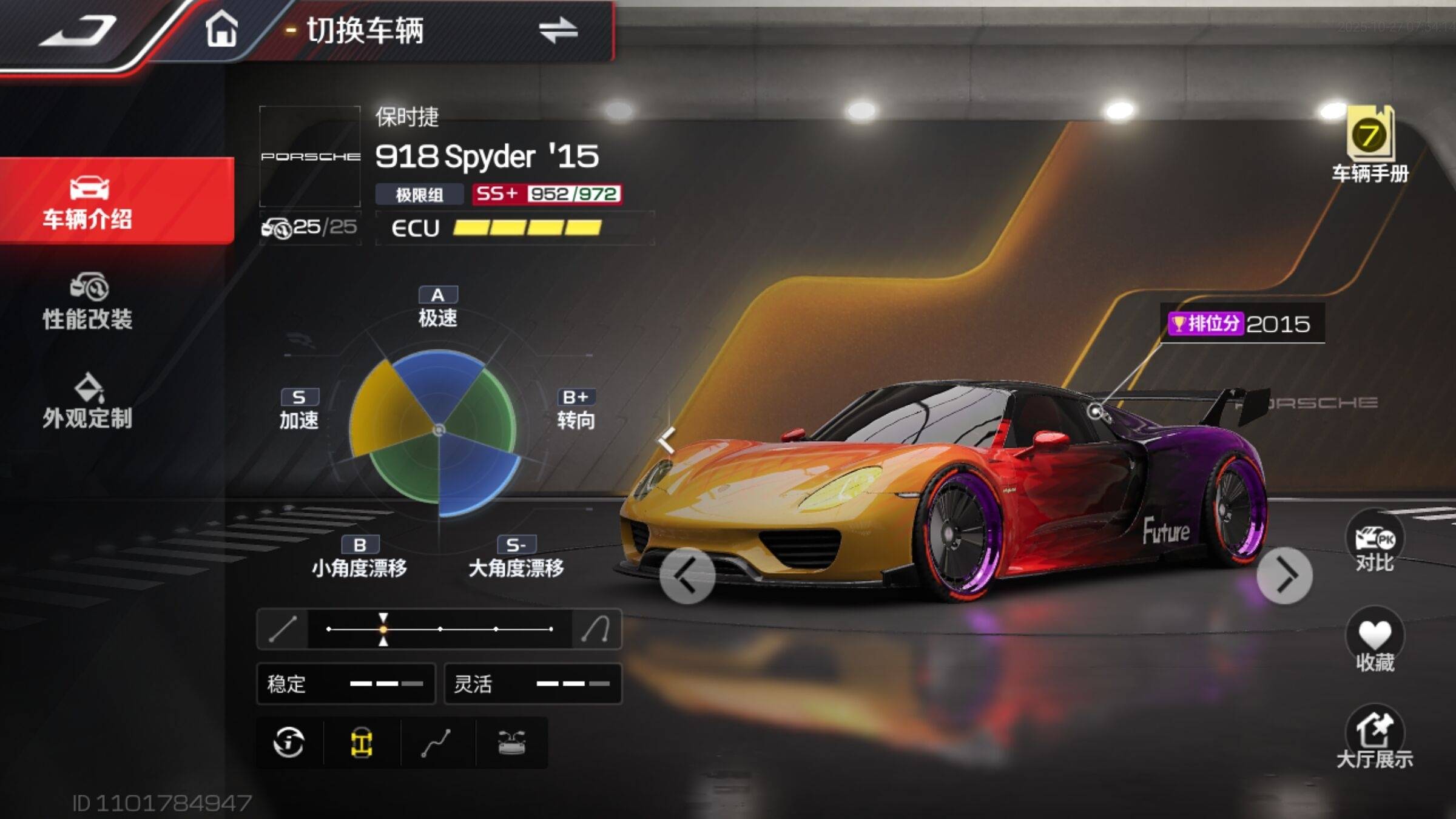Adjust the handling tuning slider track

pyautogui.click(x=440, y=629)
